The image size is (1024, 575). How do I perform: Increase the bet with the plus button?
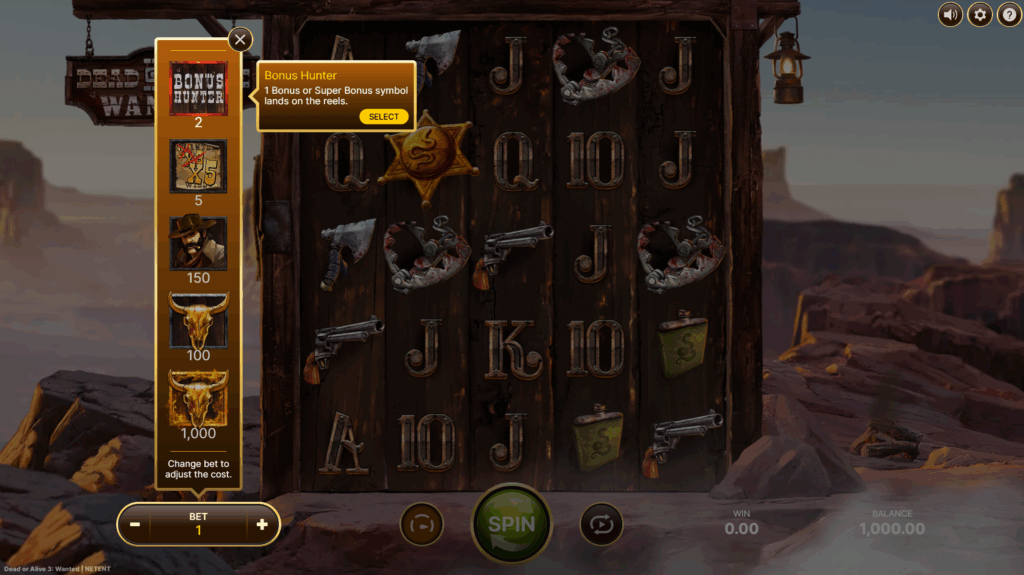click(x=262, y=524)
